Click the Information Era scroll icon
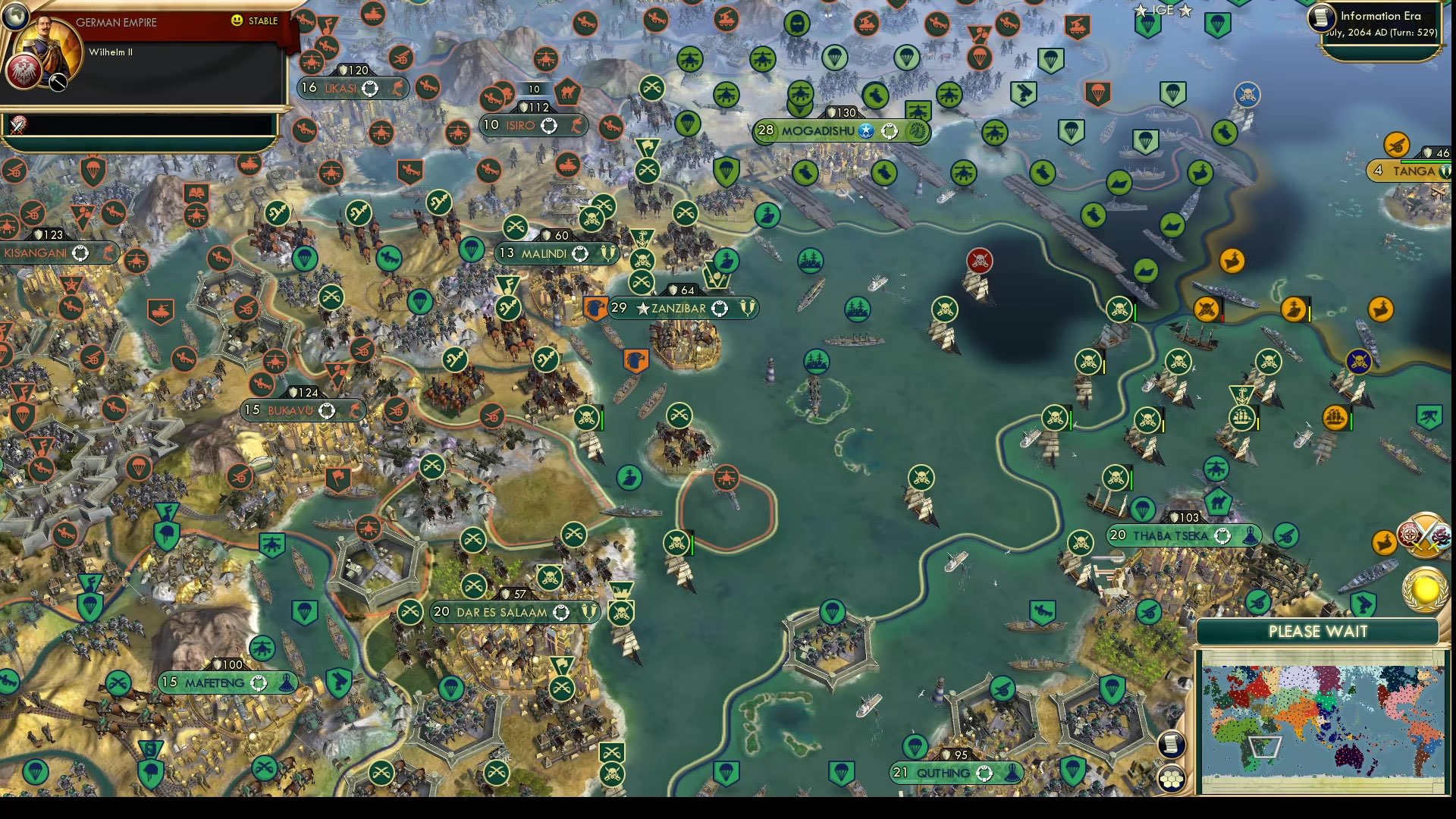The image size is (1456, 819). click(x=1321, y=18)
